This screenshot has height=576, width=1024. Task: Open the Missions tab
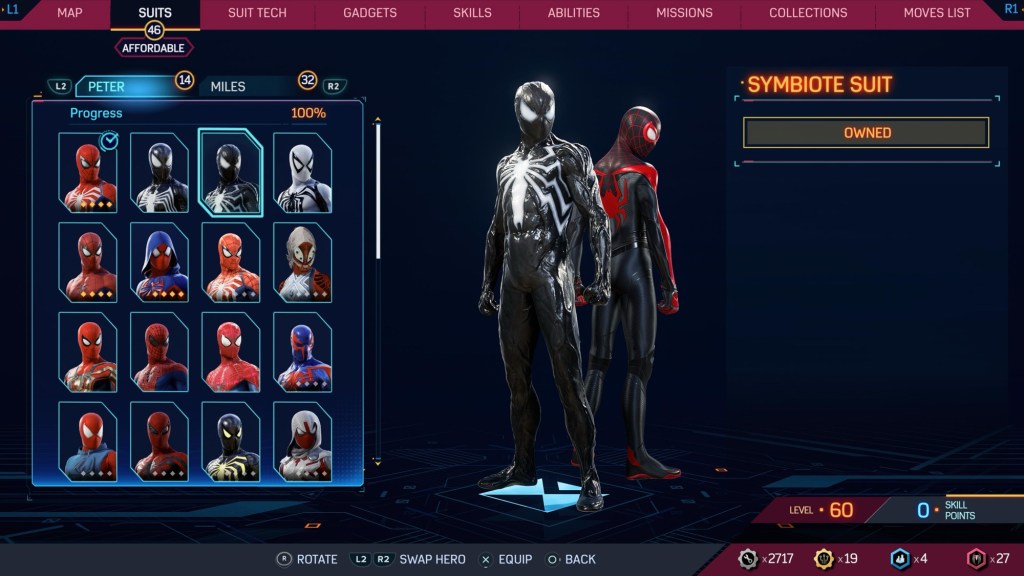(x=684, y=13)
